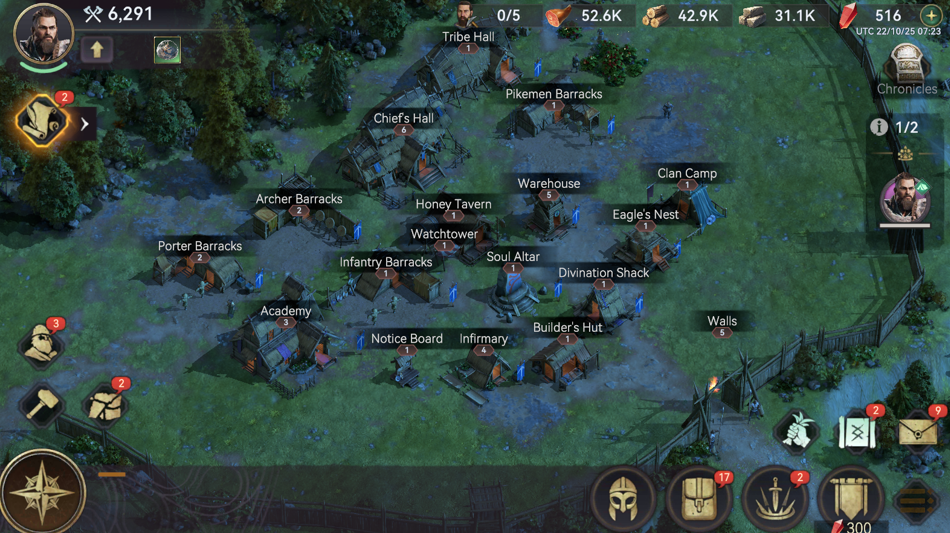950x533 pixels.
Task: Open the sword and spears menu
Action: (774, 496)
